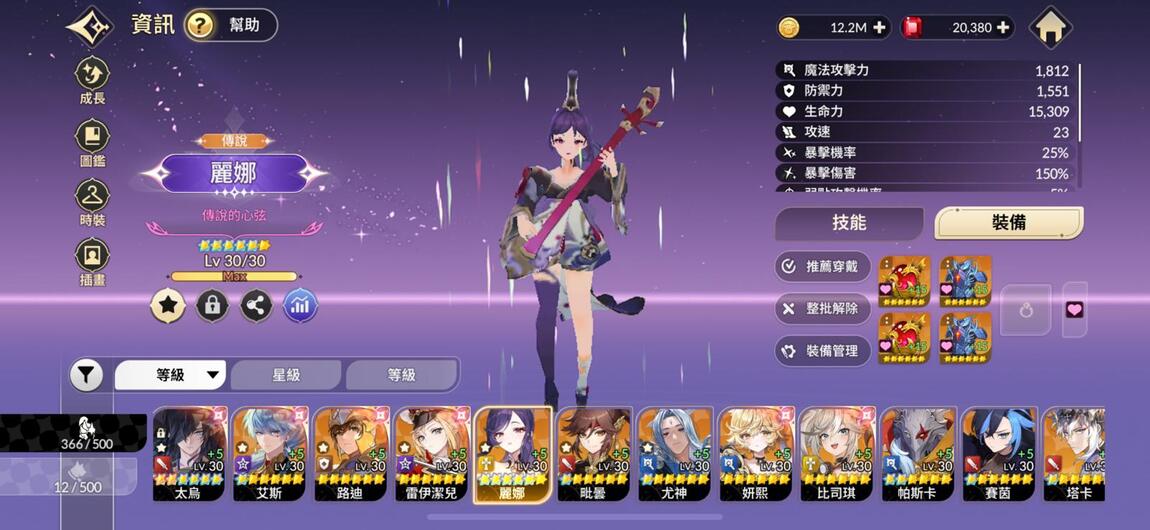Viewport: 1150px width, 530px height.
Task: Toggle the favorite star button
Action: 168,306
